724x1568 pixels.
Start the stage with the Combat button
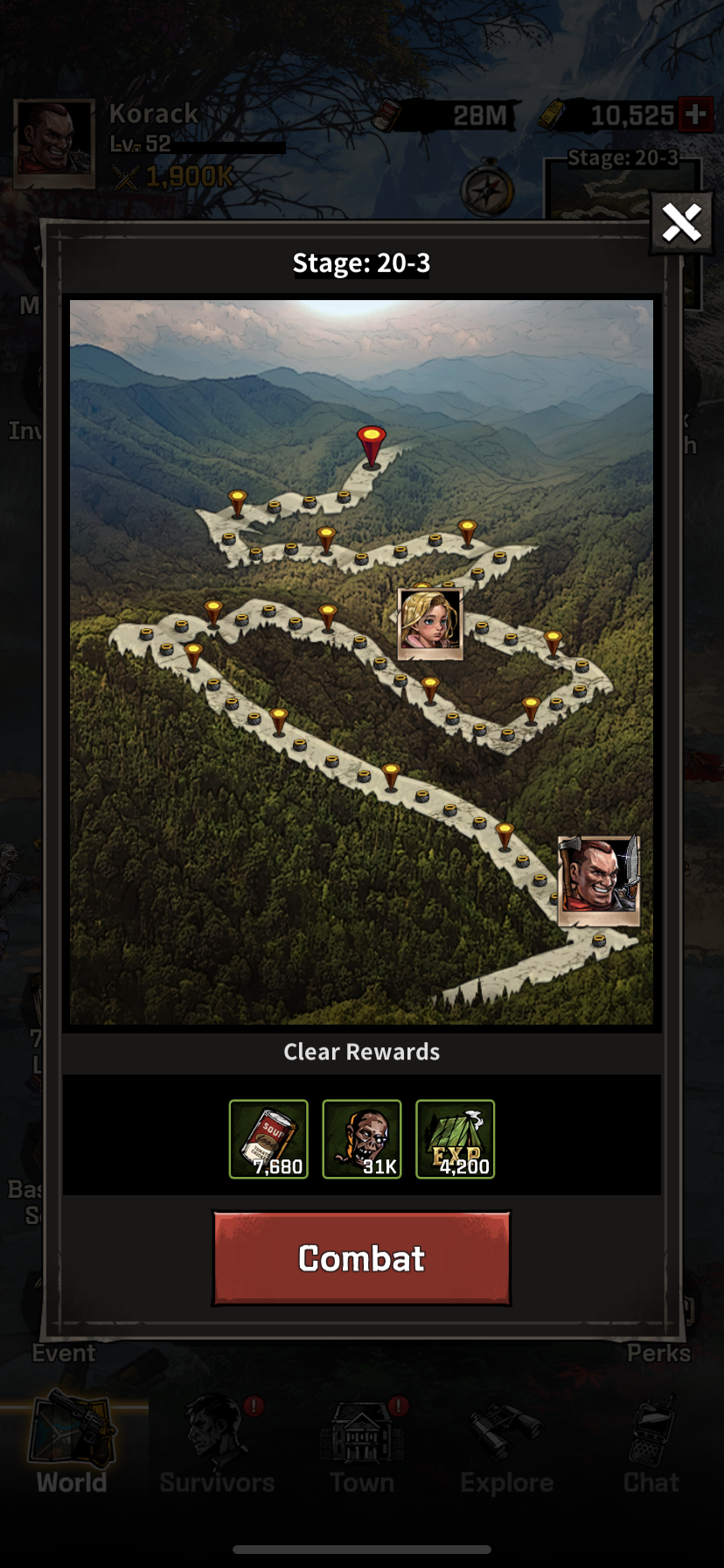tap(361, 1258)
